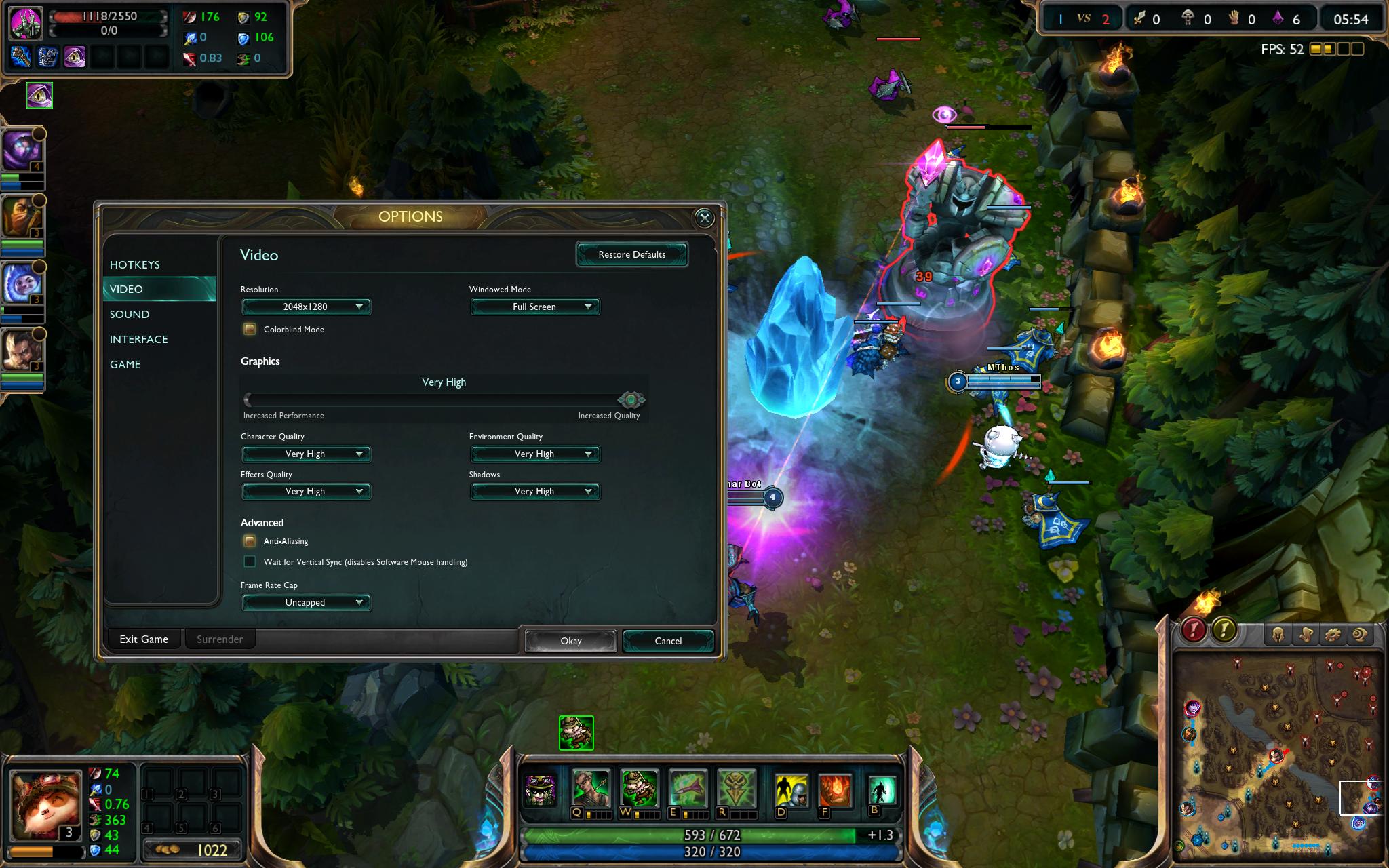1389x868 pixels.
Task: Confirm settings with the Okay button
Action: click(570, 641)
